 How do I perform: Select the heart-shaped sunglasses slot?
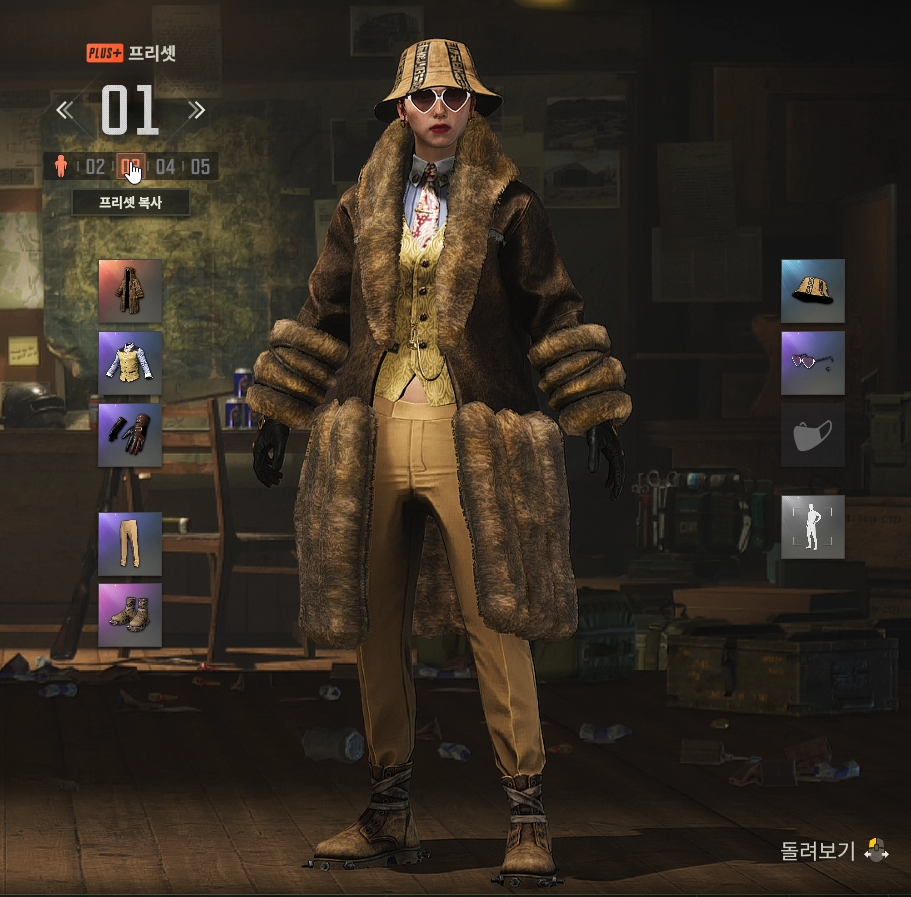812,363
